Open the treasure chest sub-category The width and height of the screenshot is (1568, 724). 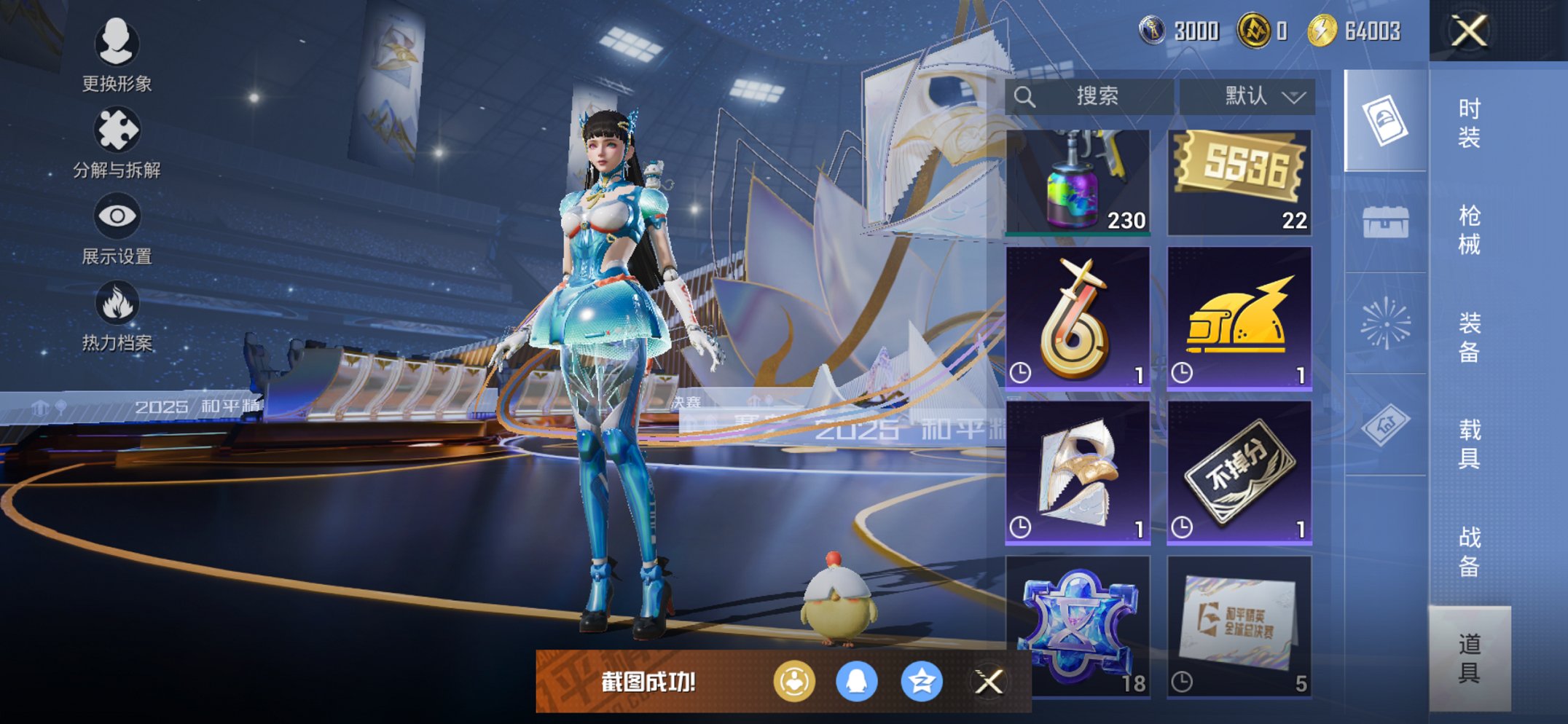click(1385, 222)
